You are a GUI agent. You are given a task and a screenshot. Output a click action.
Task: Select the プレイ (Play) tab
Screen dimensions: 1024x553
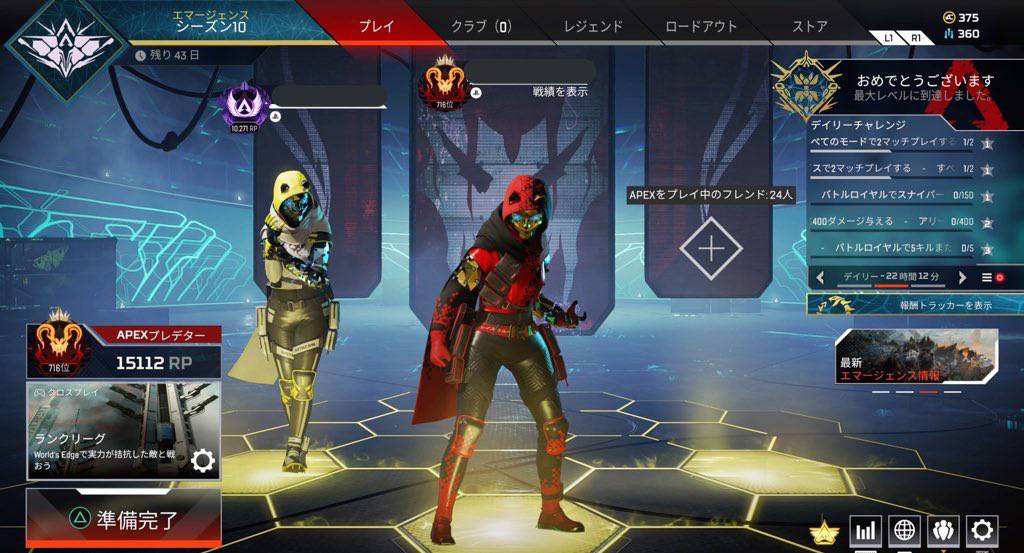(x=376, y=27)
